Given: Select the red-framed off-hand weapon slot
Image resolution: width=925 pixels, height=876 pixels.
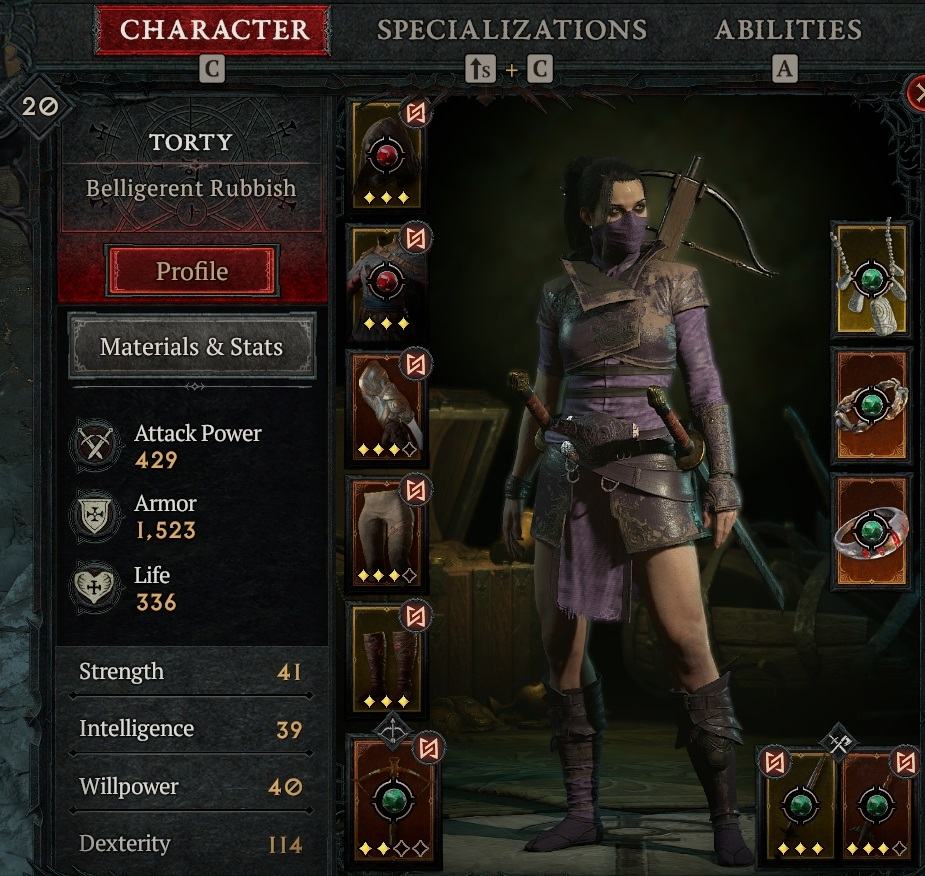Looking at the screenshot, I should coord(877,805).
